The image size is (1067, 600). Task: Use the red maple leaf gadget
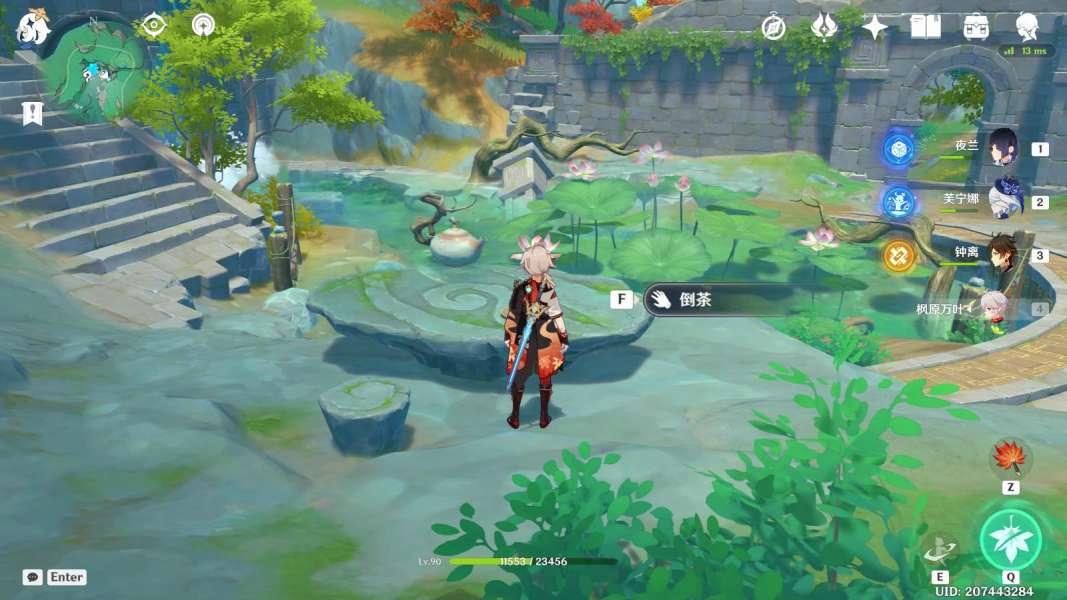coord(1009,458)
